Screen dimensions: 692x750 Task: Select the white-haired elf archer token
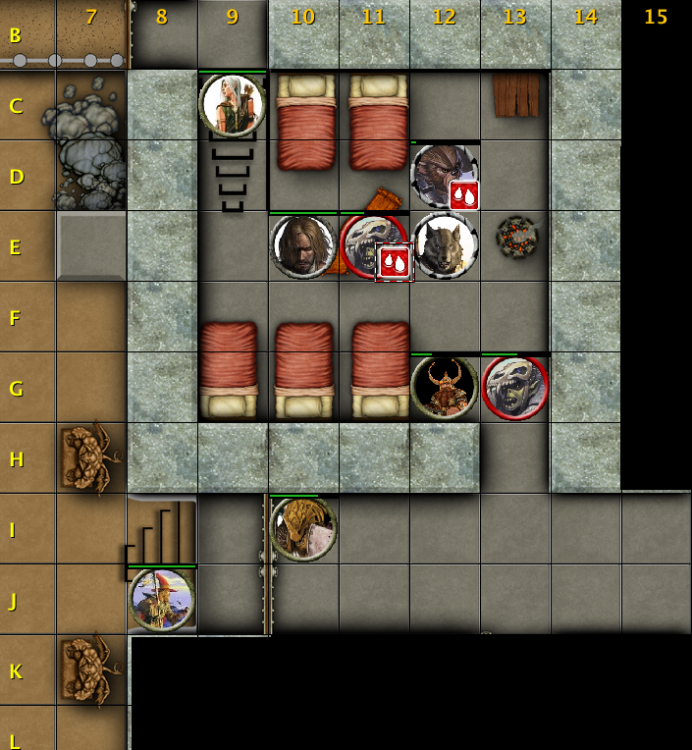coord(232,105)
